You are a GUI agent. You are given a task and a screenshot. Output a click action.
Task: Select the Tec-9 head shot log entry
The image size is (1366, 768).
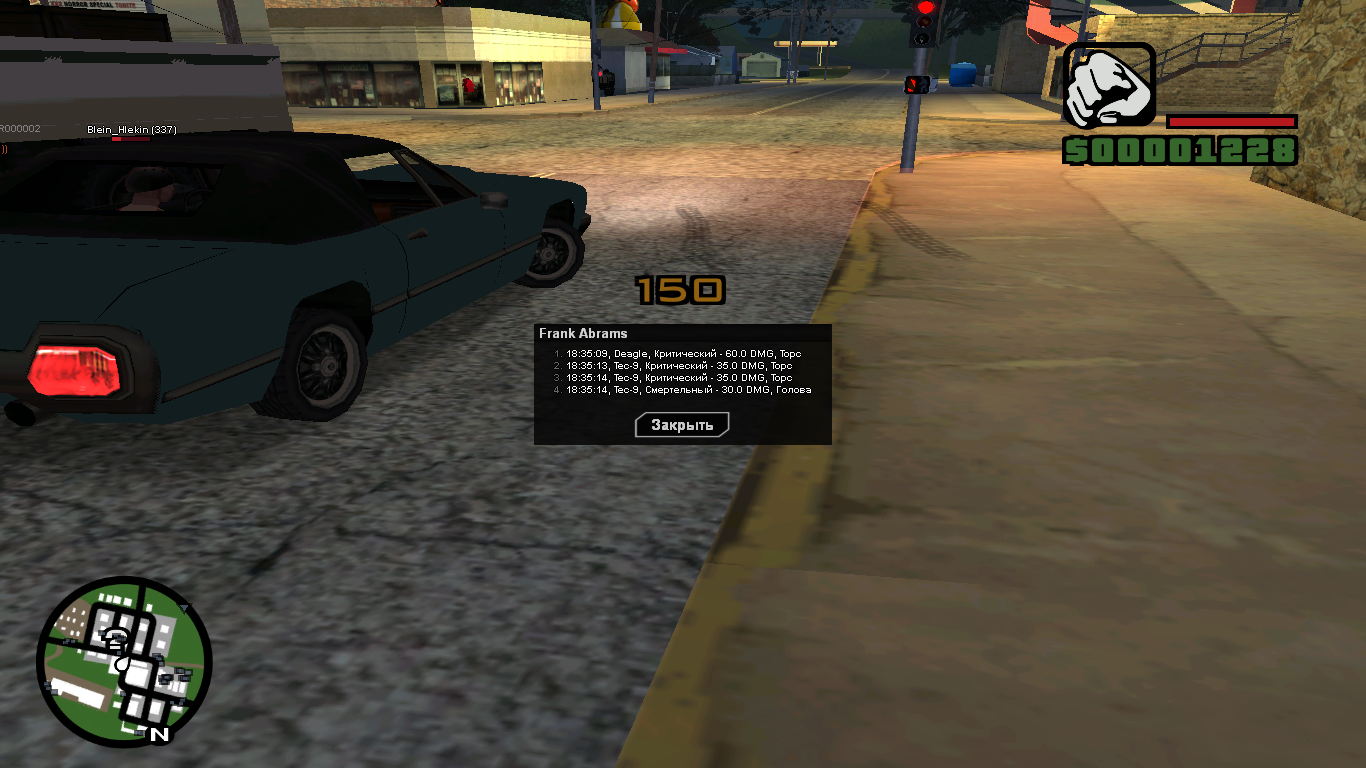click(688, 390)
